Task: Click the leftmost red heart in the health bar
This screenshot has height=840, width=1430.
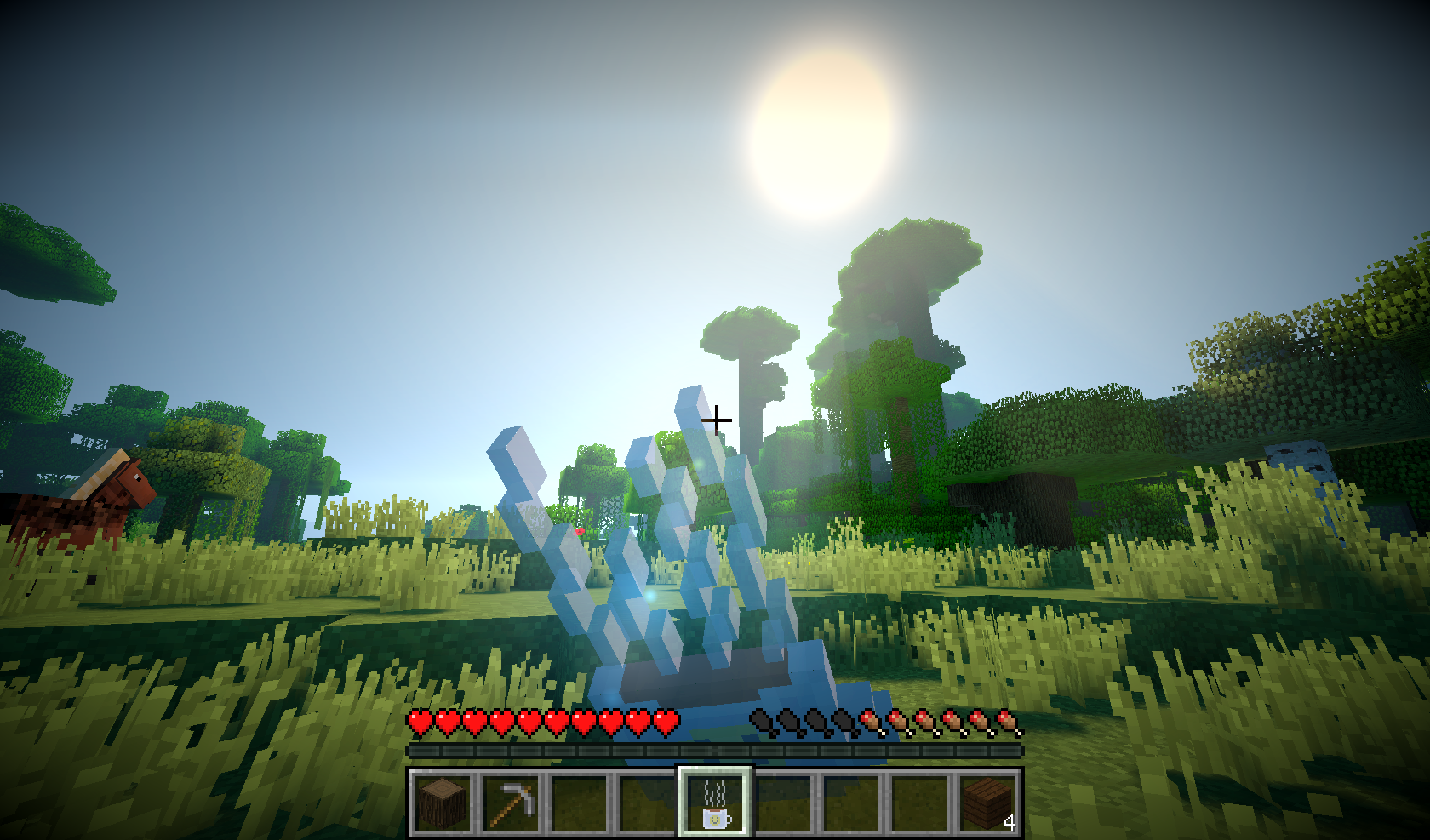Action: click(x=419, y=722)
